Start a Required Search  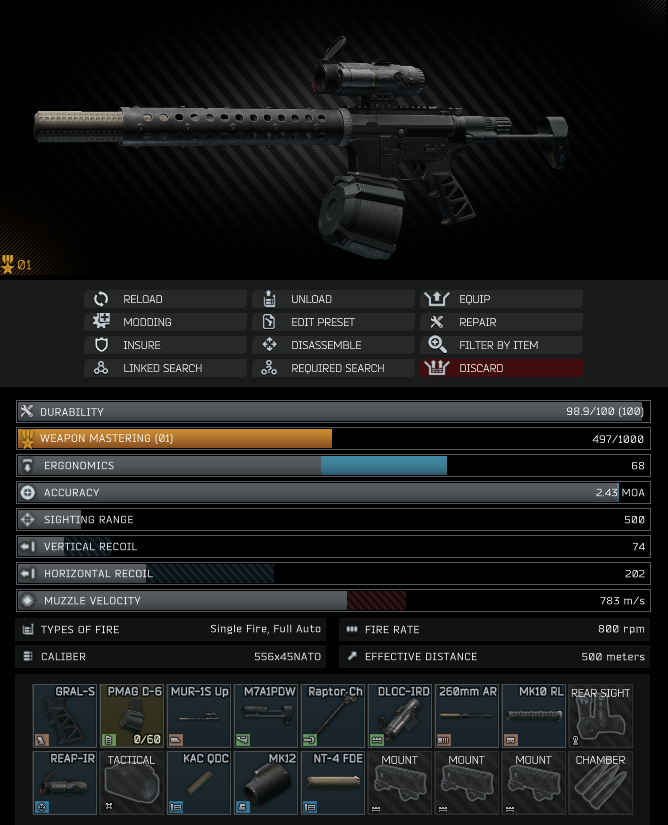[x=333, y=368]
